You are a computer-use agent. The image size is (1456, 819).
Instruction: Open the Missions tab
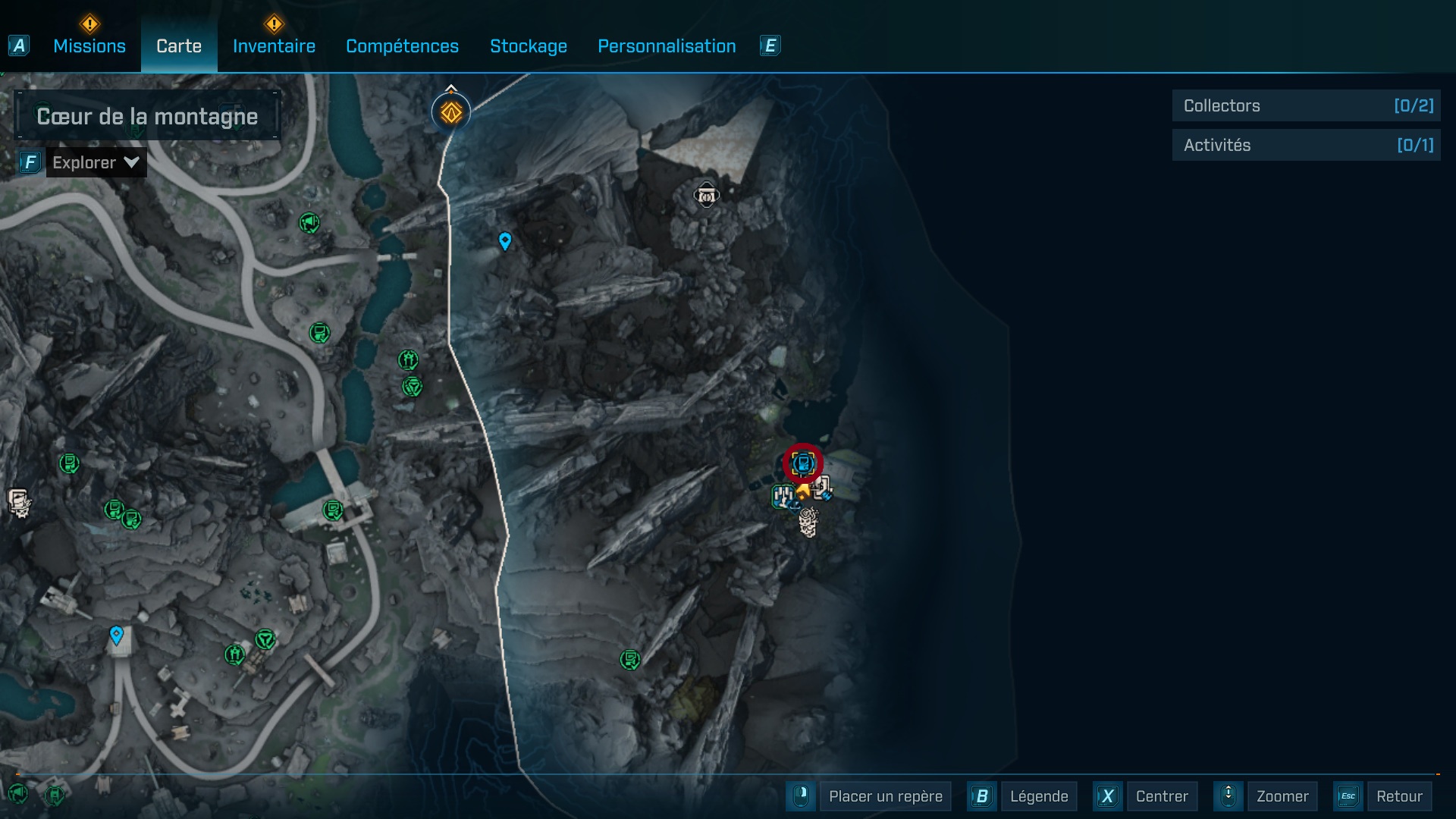[89, 46]
